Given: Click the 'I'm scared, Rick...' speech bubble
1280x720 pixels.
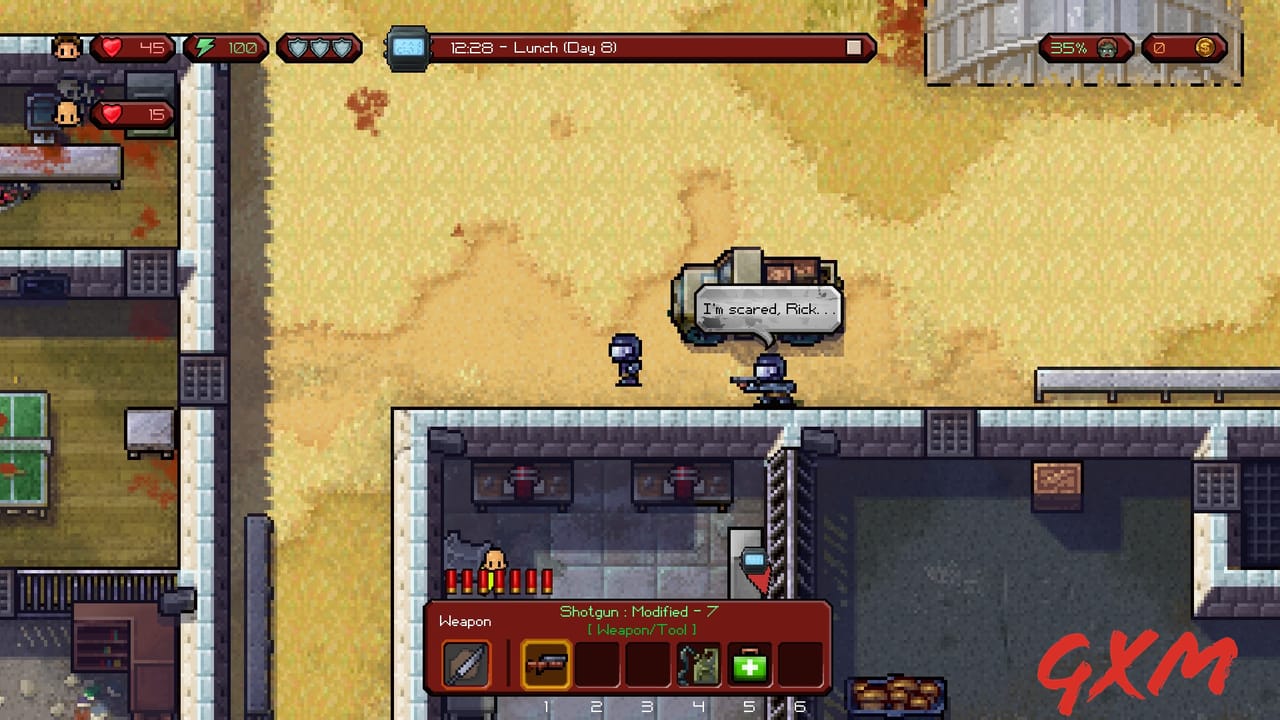Looking at the screenshot, I should coord(768,308).
